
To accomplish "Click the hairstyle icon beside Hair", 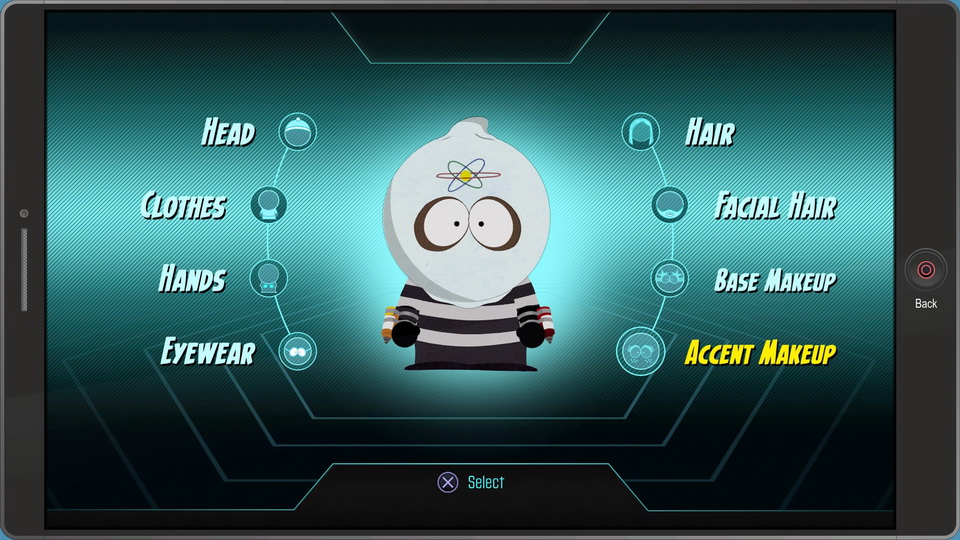I will click(x=641, y=132).
